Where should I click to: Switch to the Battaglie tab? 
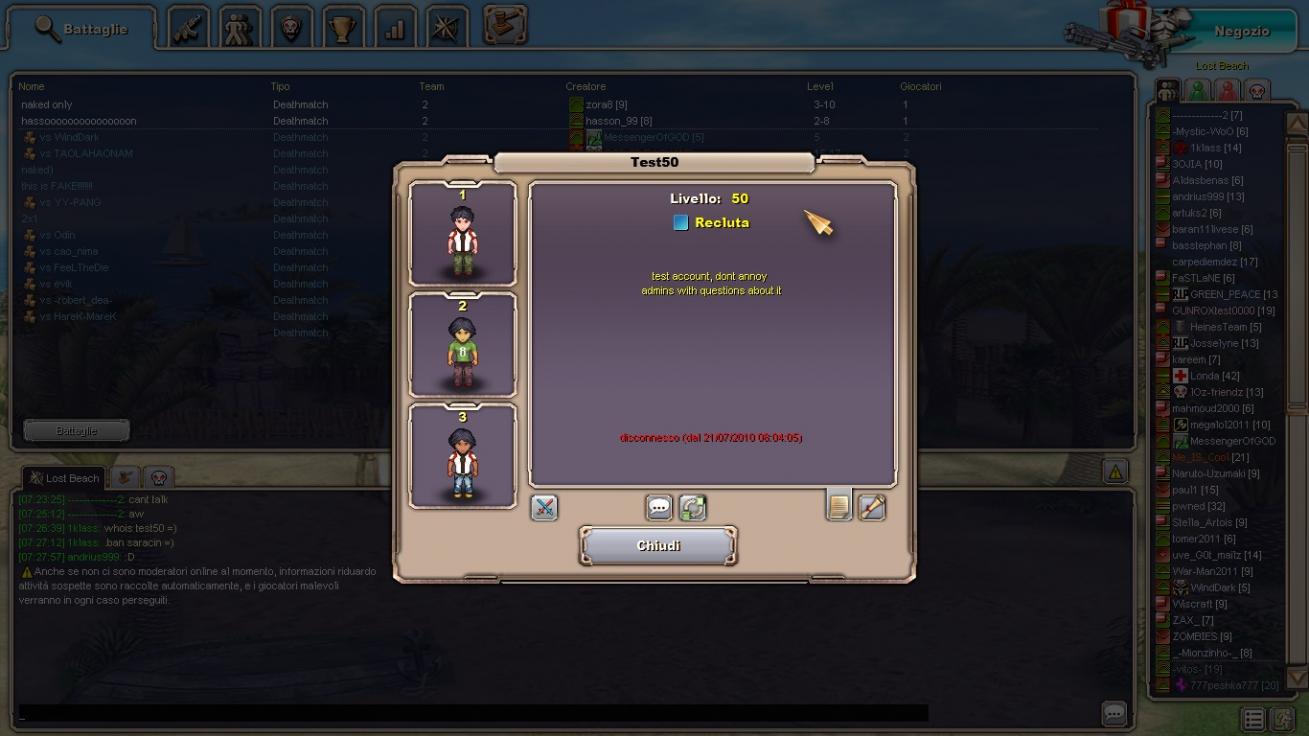82,29
